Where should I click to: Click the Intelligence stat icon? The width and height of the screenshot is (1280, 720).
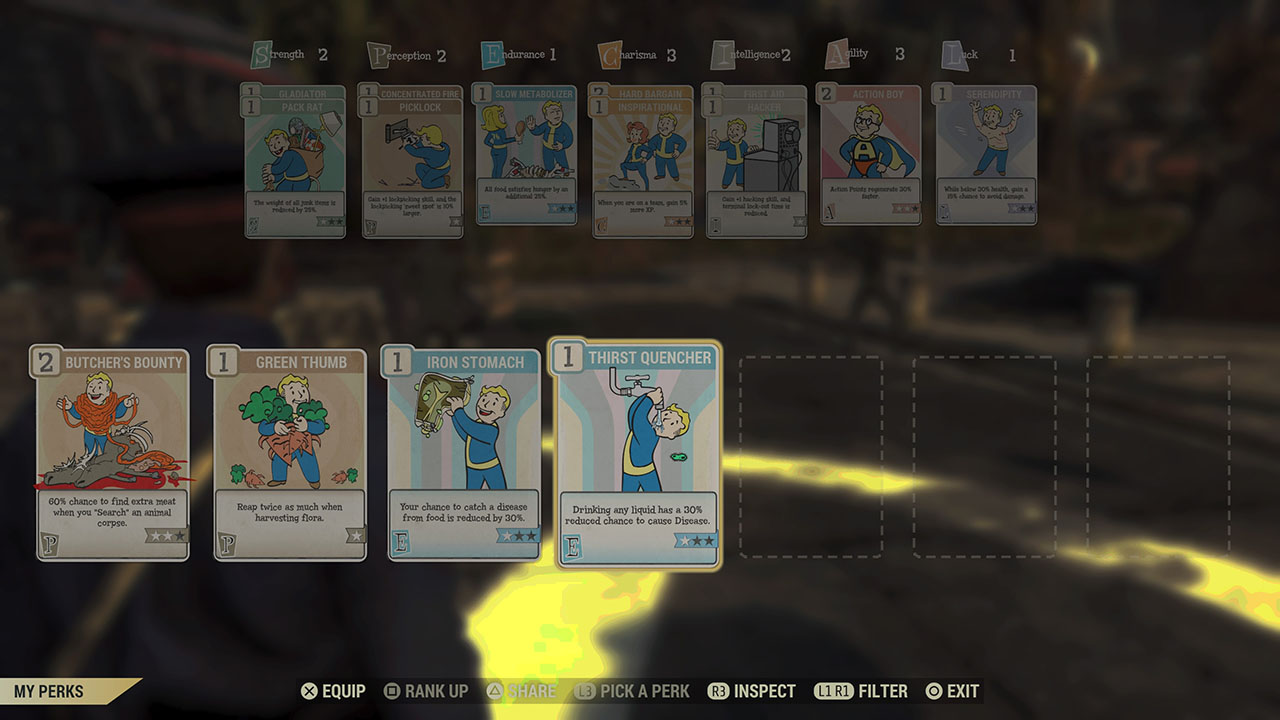coord(722,53)
